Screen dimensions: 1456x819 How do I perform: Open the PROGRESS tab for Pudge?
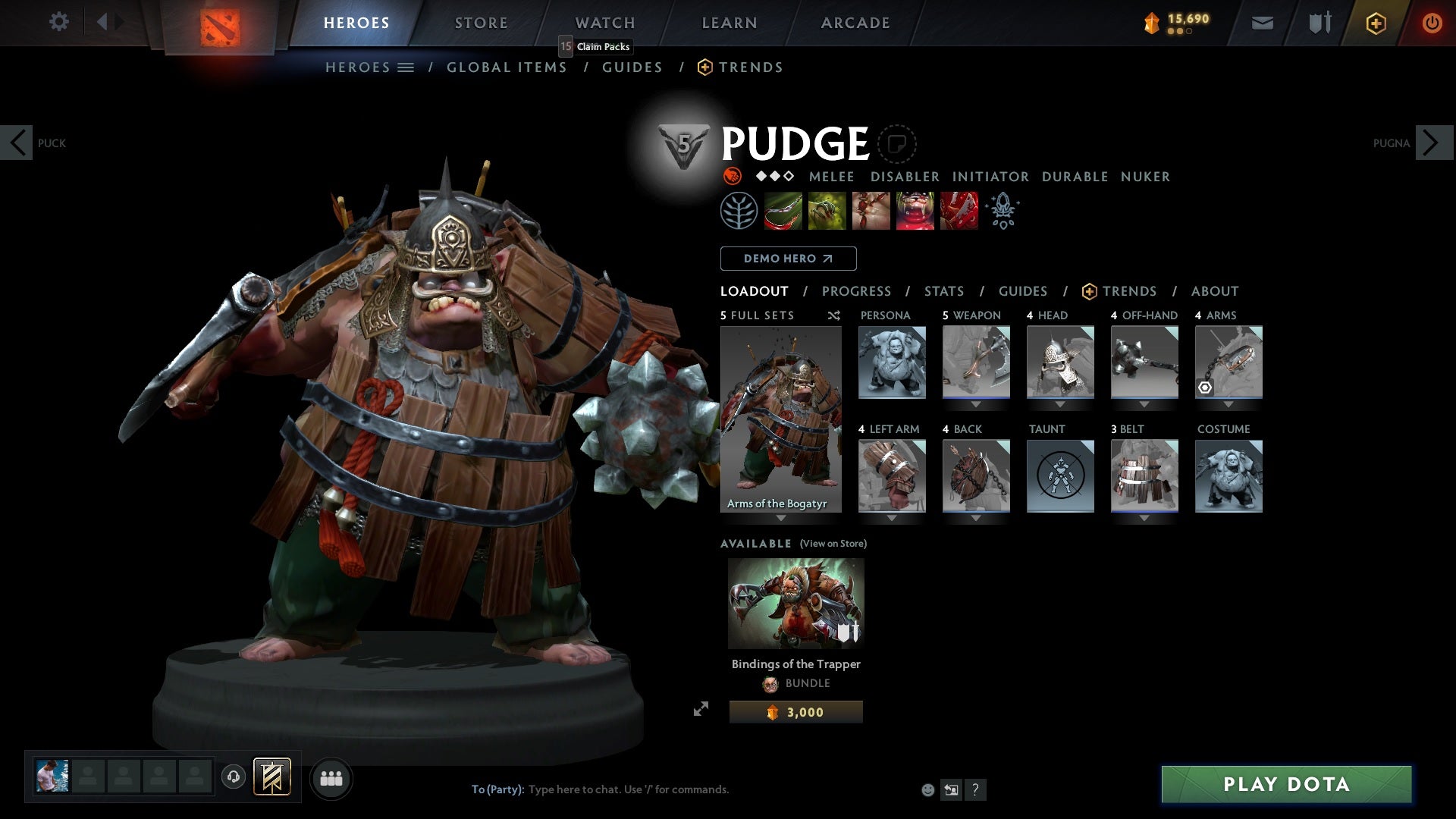click(x=857, y=291)
